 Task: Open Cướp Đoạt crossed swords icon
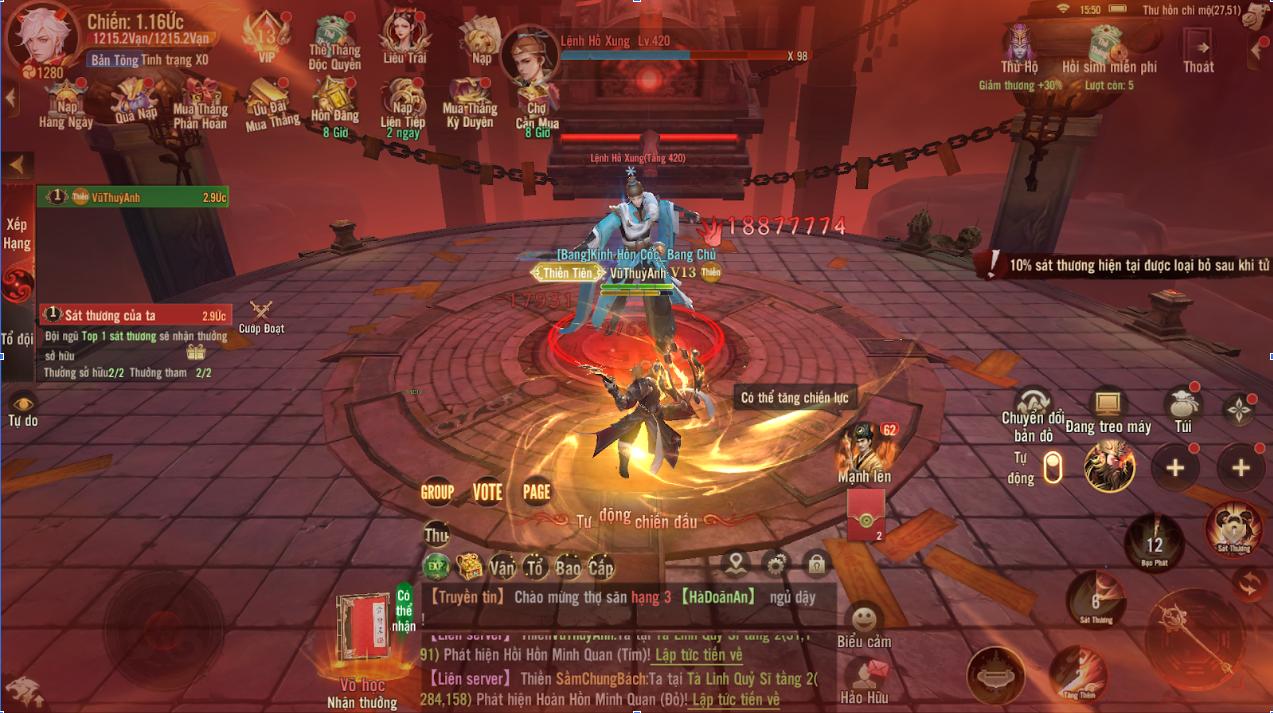(261, 315)
